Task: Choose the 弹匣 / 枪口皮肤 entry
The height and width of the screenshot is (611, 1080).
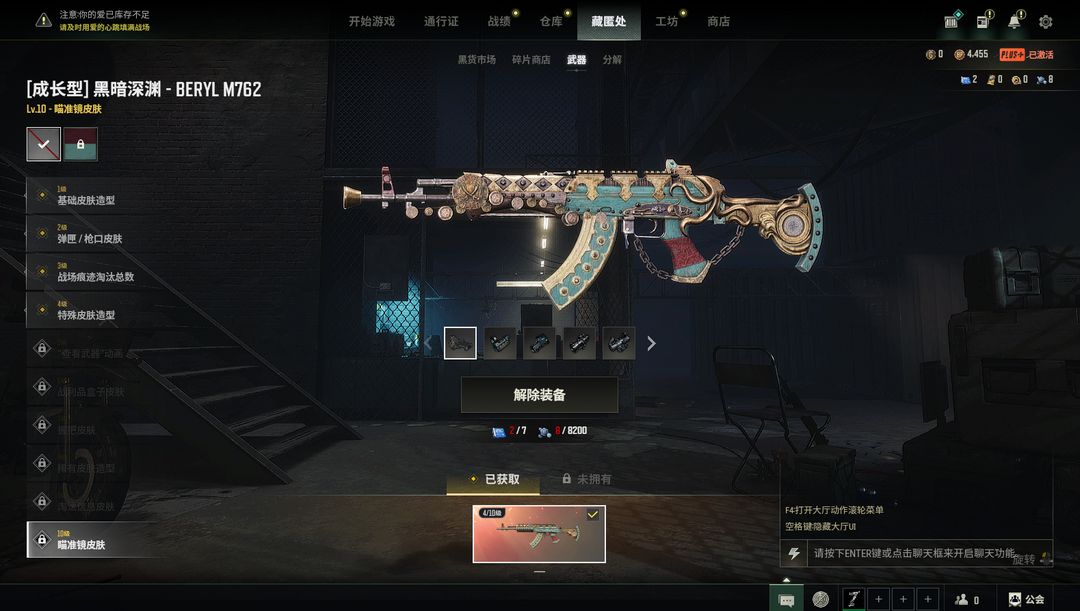Action: [90, 235]
